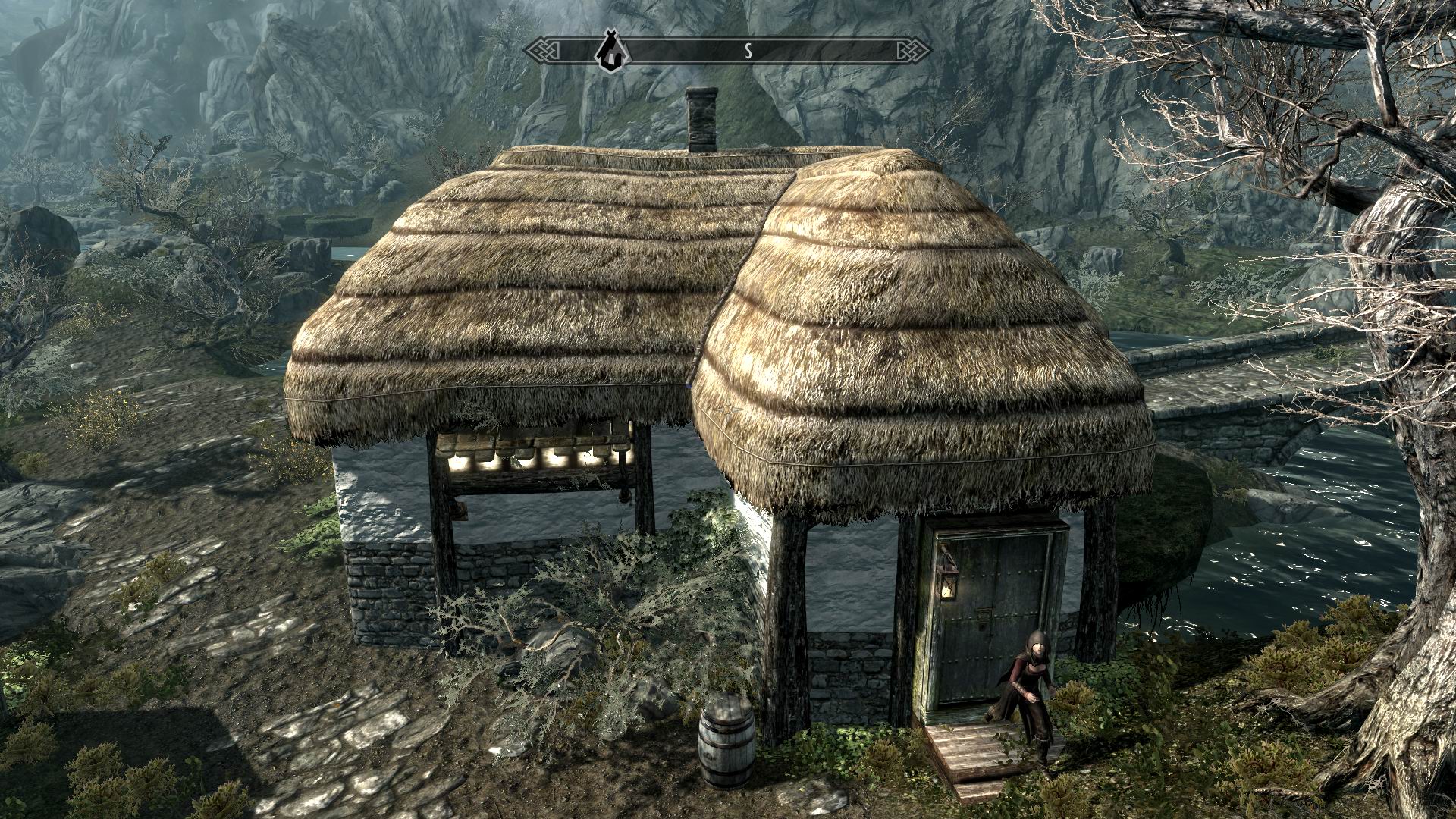Select the S cardinal direction on the compass
Image resolution: width=1456 pixels, height=819 pixels.
point(749,49)
